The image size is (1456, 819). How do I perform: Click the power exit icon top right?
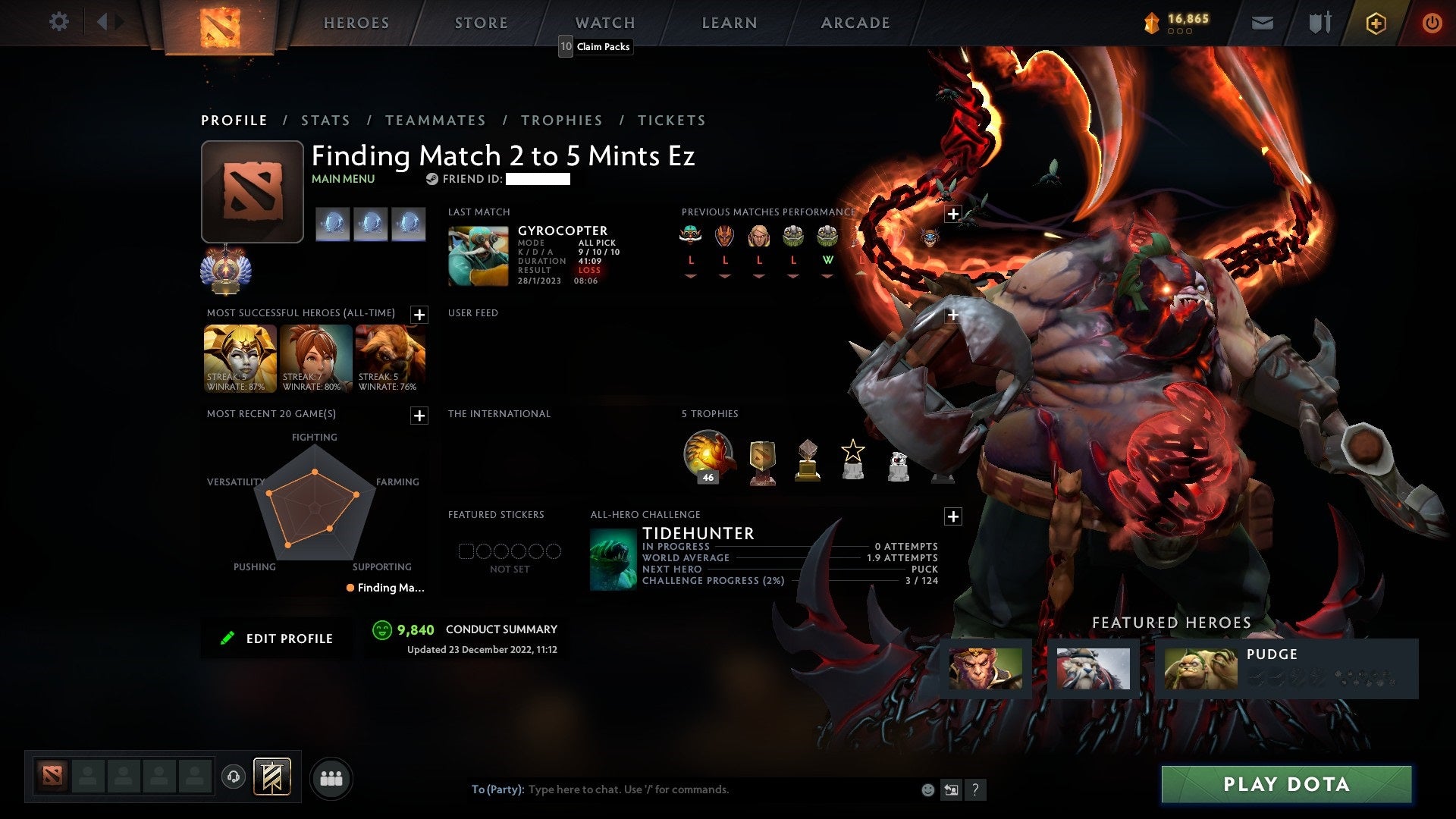[x=1432, y=23]
